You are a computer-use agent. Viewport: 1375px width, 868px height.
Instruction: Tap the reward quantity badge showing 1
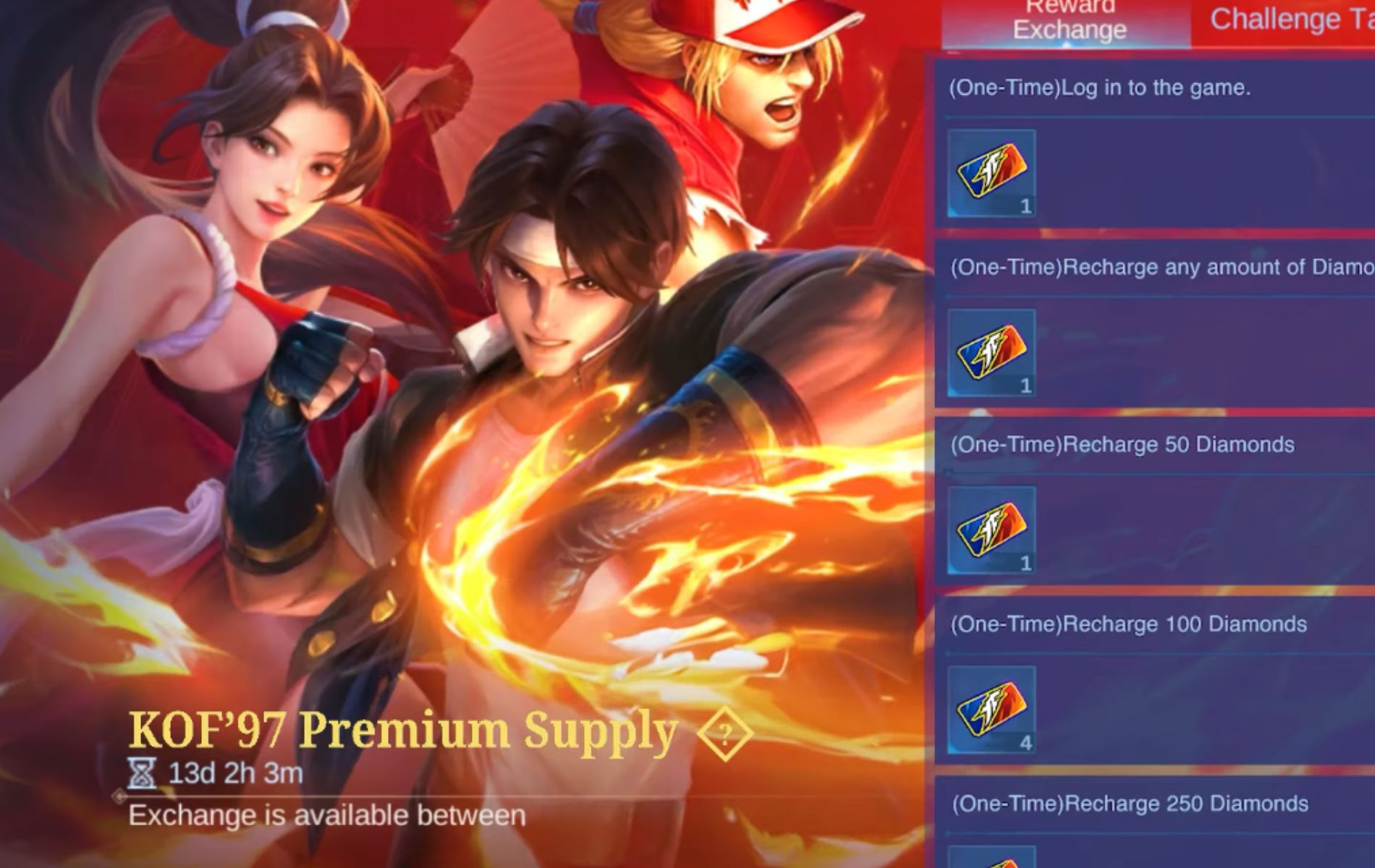click(1026, 208)
